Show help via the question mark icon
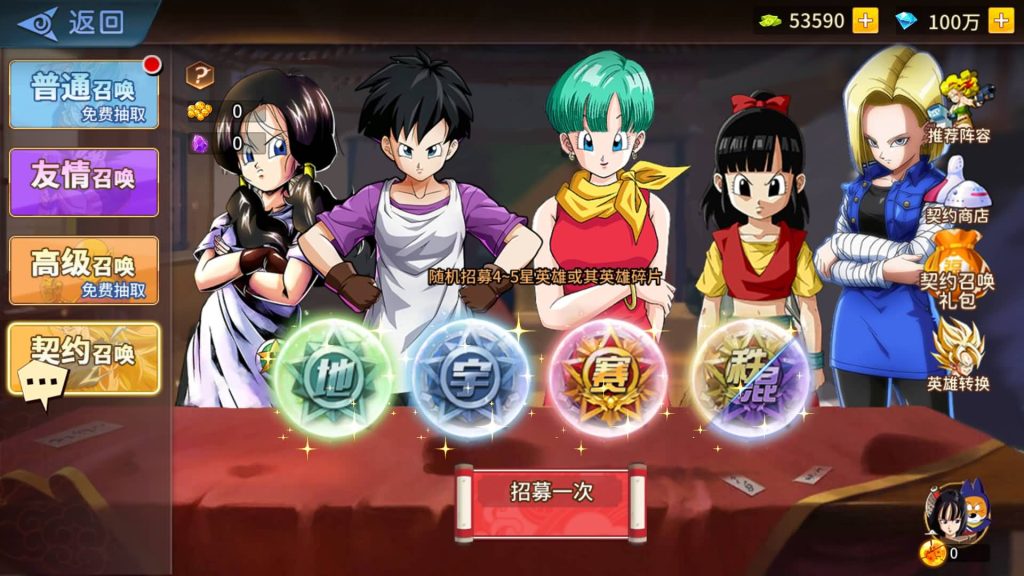Image resolution: width=1024 pixels, height=576 pixels. click(201, 75)
